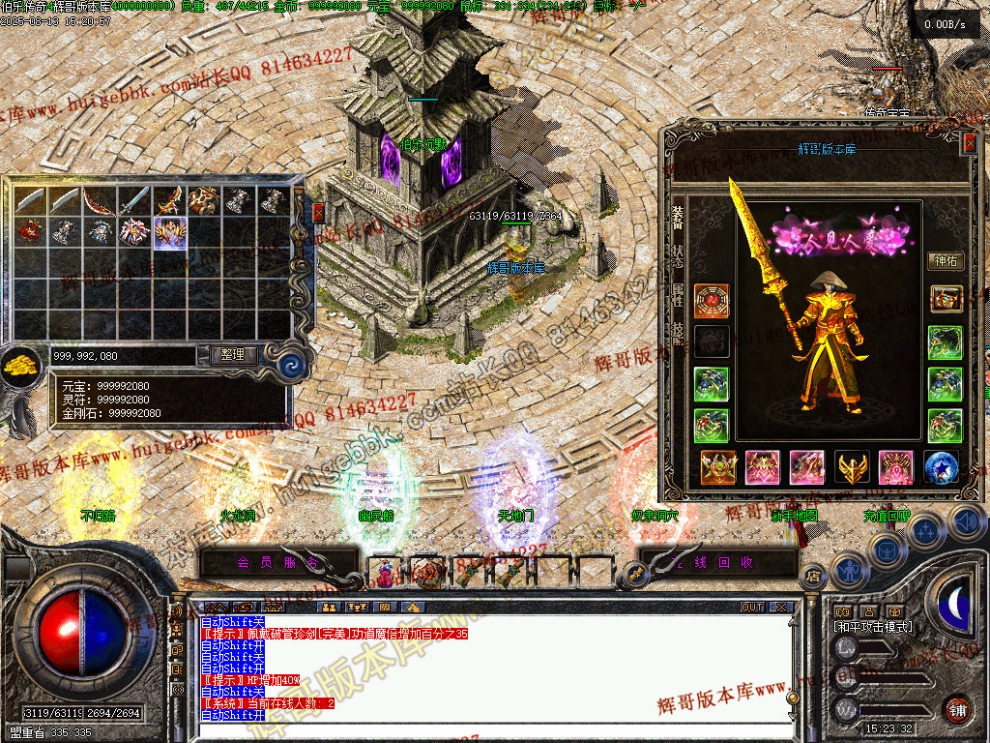Screen dimensions: 990x743
Task: Open the 神佑 button on the character panel
Action: (945, 261)
